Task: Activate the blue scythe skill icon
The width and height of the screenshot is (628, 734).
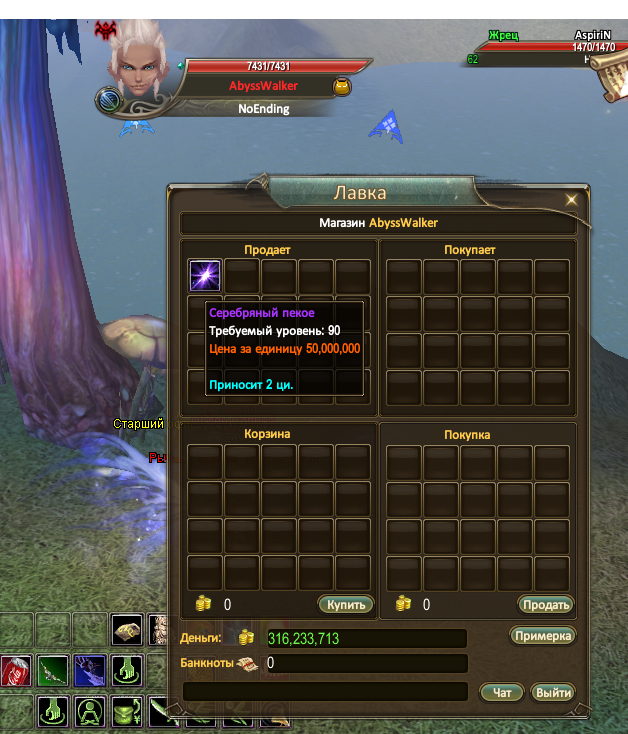Action: point(90,671)
